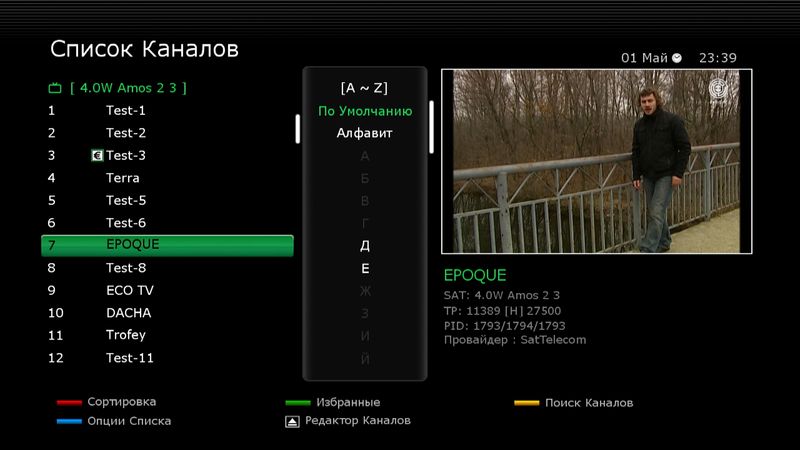Open the Terra channel
The image size is (800, 450).
123,178
